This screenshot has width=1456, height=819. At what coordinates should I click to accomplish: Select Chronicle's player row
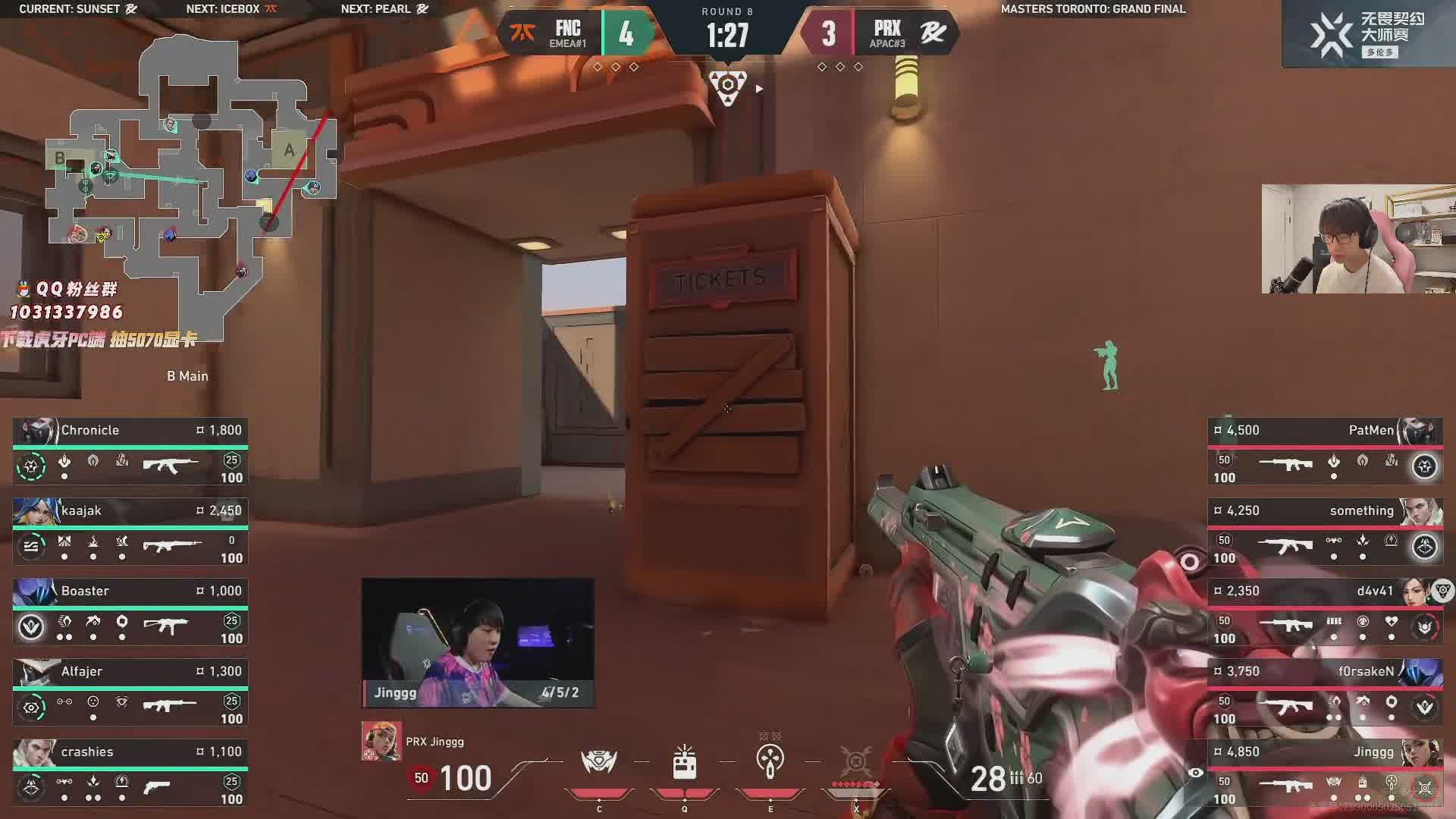[130, 452]
